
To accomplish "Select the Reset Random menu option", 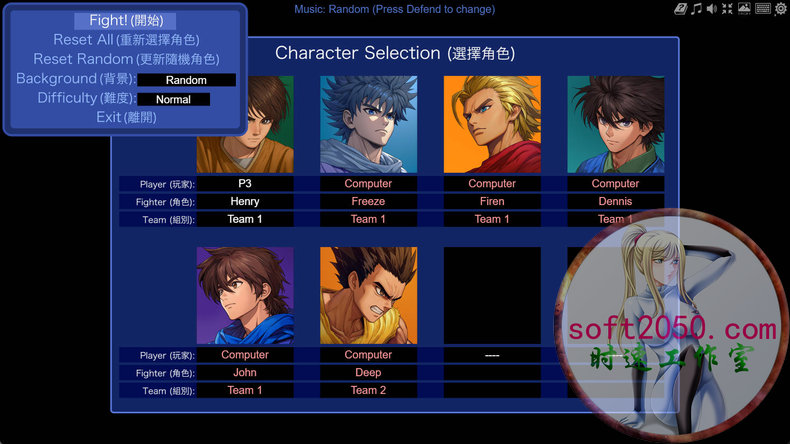I will coord(125,59).
